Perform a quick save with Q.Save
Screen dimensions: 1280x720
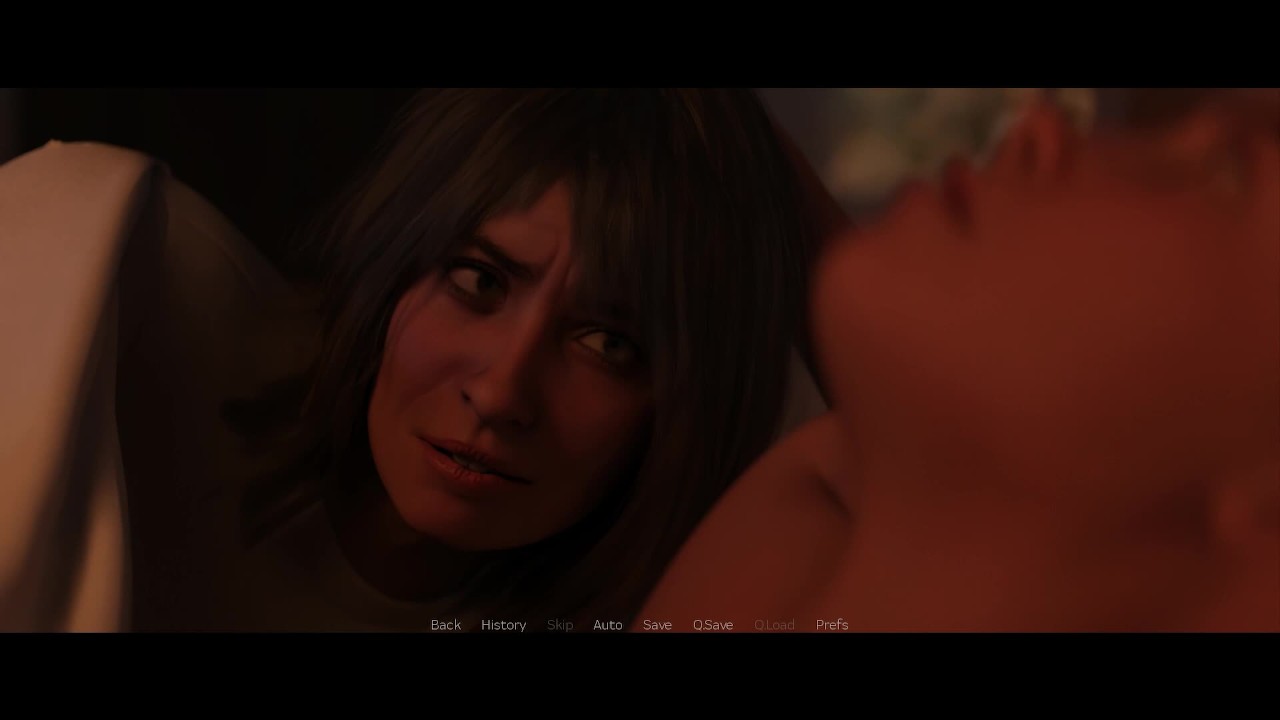712,624
